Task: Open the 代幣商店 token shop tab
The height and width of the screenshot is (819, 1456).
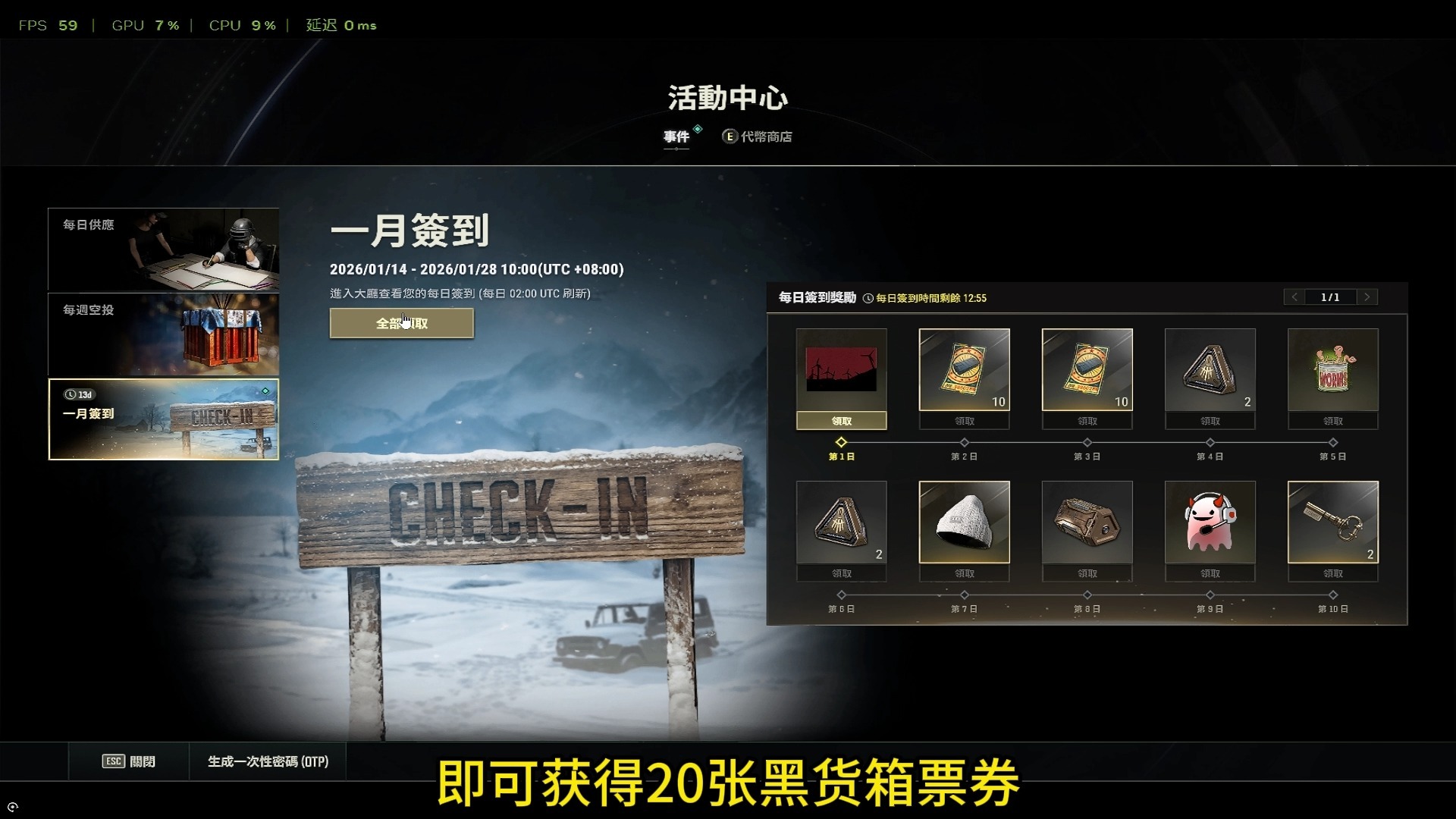Action: [764, 136]
